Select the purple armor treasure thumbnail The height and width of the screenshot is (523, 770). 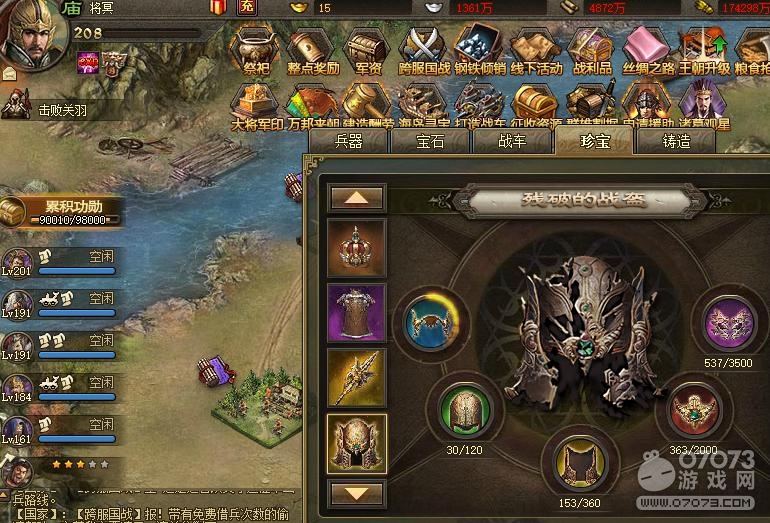(x=356, y=314)
